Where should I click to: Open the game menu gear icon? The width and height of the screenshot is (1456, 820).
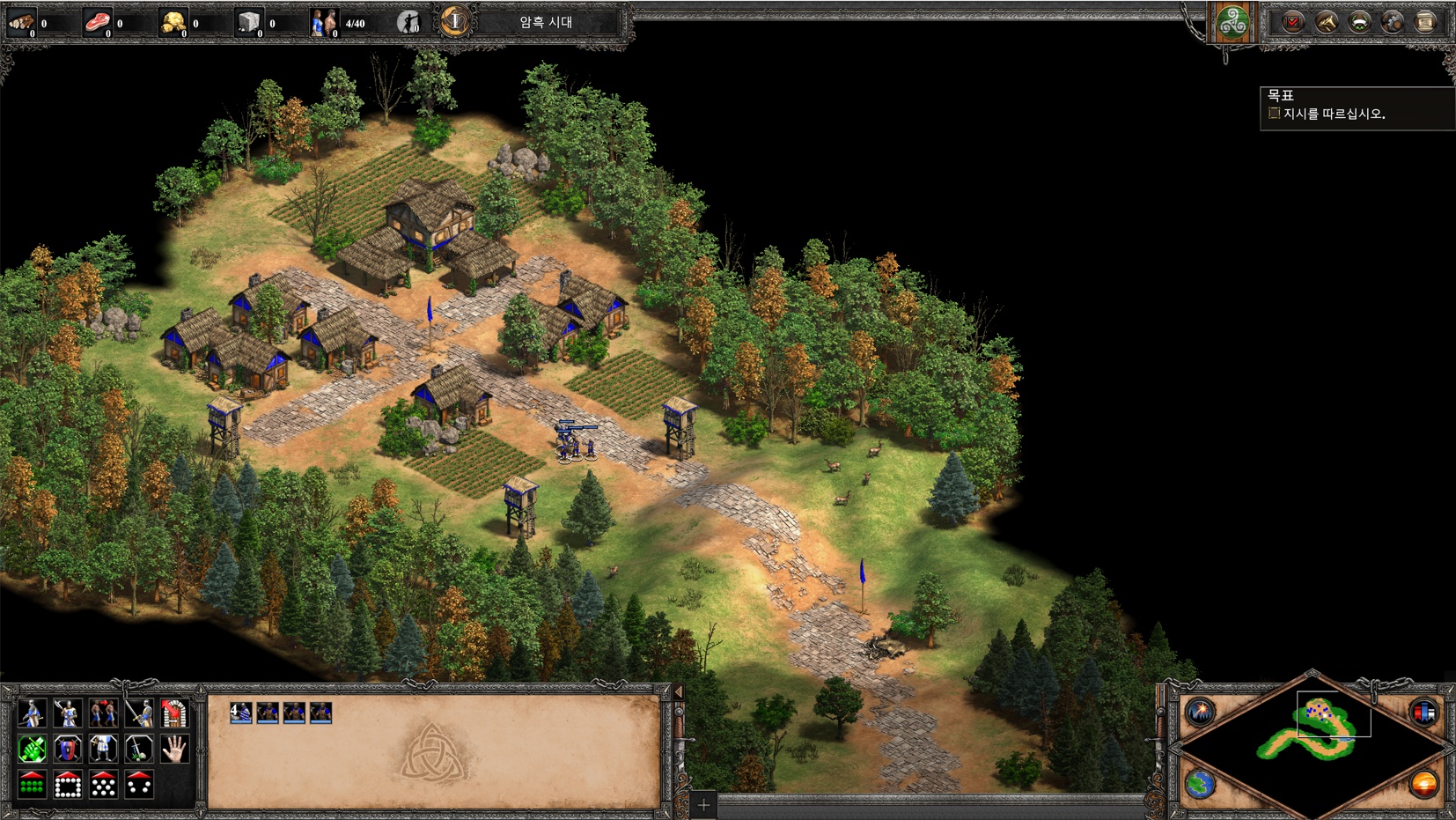1393,22
